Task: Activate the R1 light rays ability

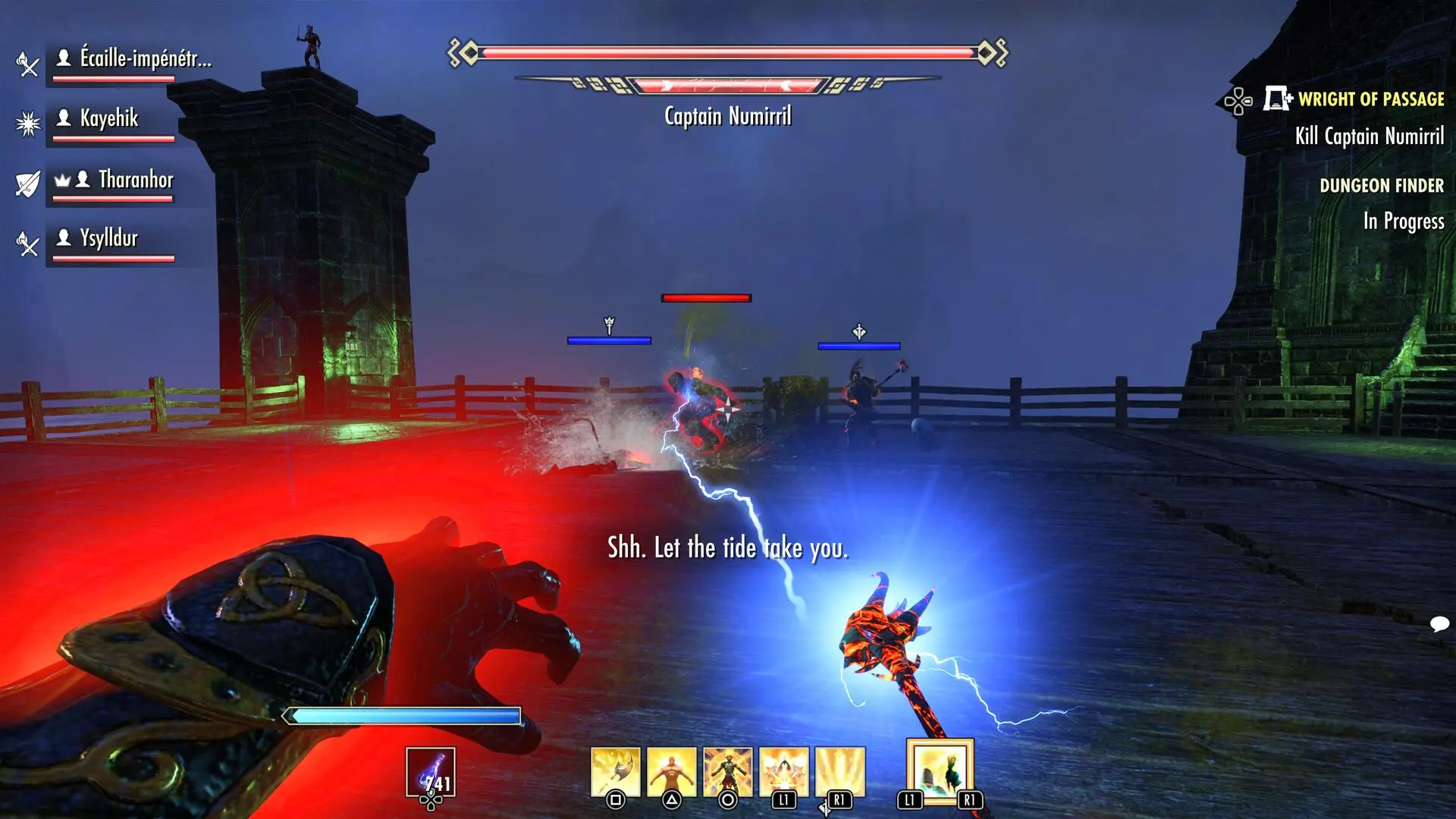Action: tap(838, 764)
